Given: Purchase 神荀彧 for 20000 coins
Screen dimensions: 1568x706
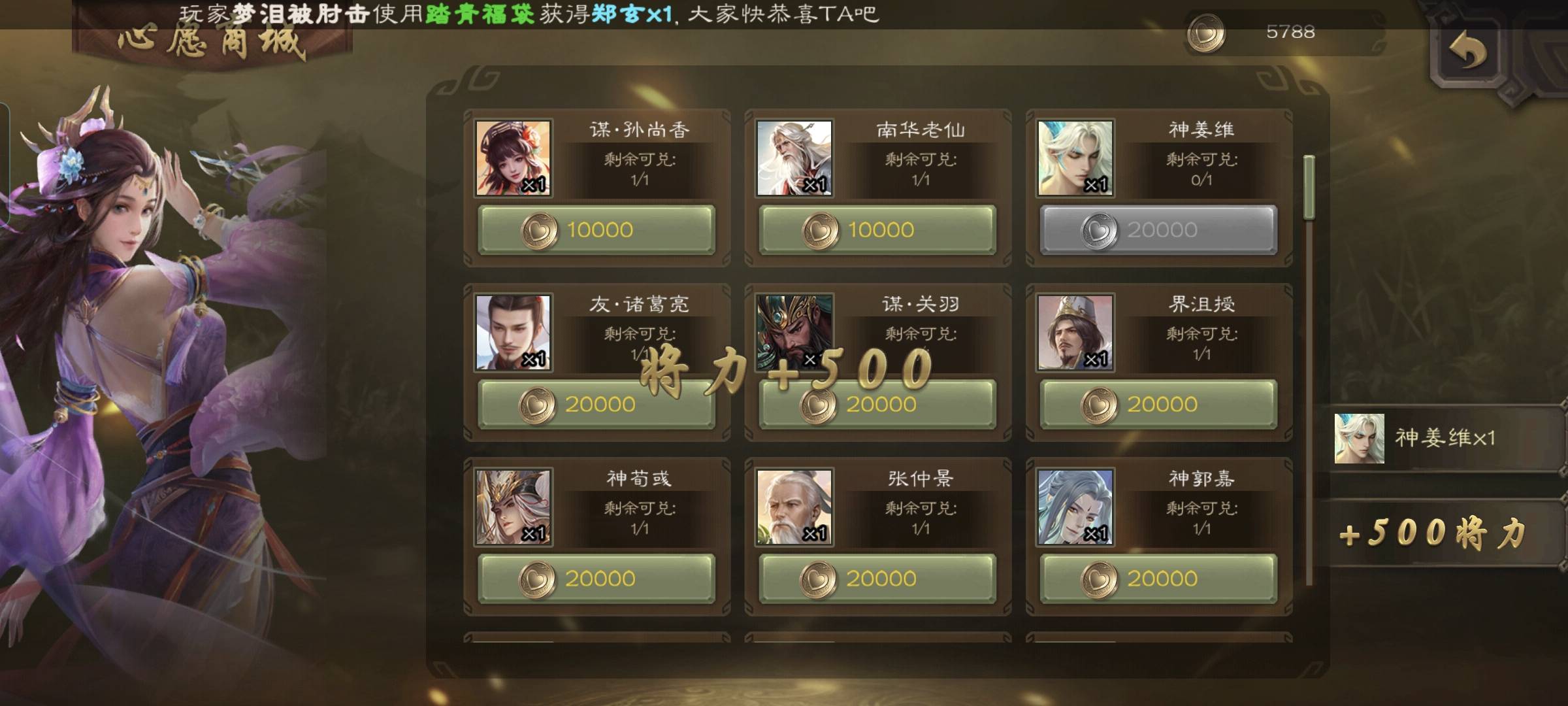Looking at the screenshot, I should click(x=596, y=579).
